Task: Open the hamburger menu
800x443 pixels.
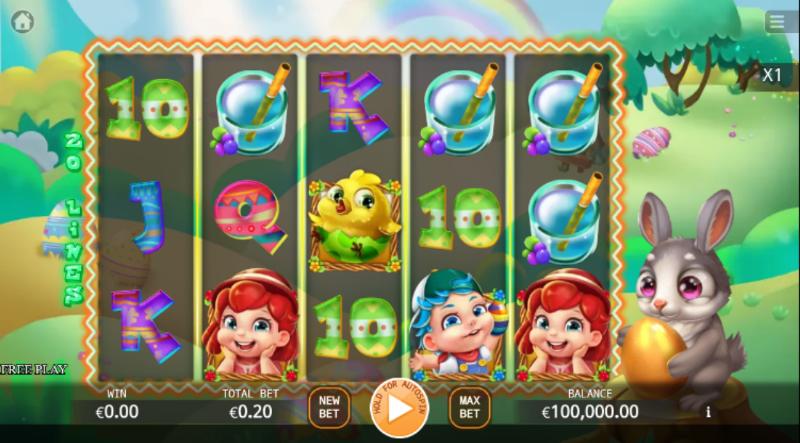Action: pyautogui.click(x=776, y=21)
